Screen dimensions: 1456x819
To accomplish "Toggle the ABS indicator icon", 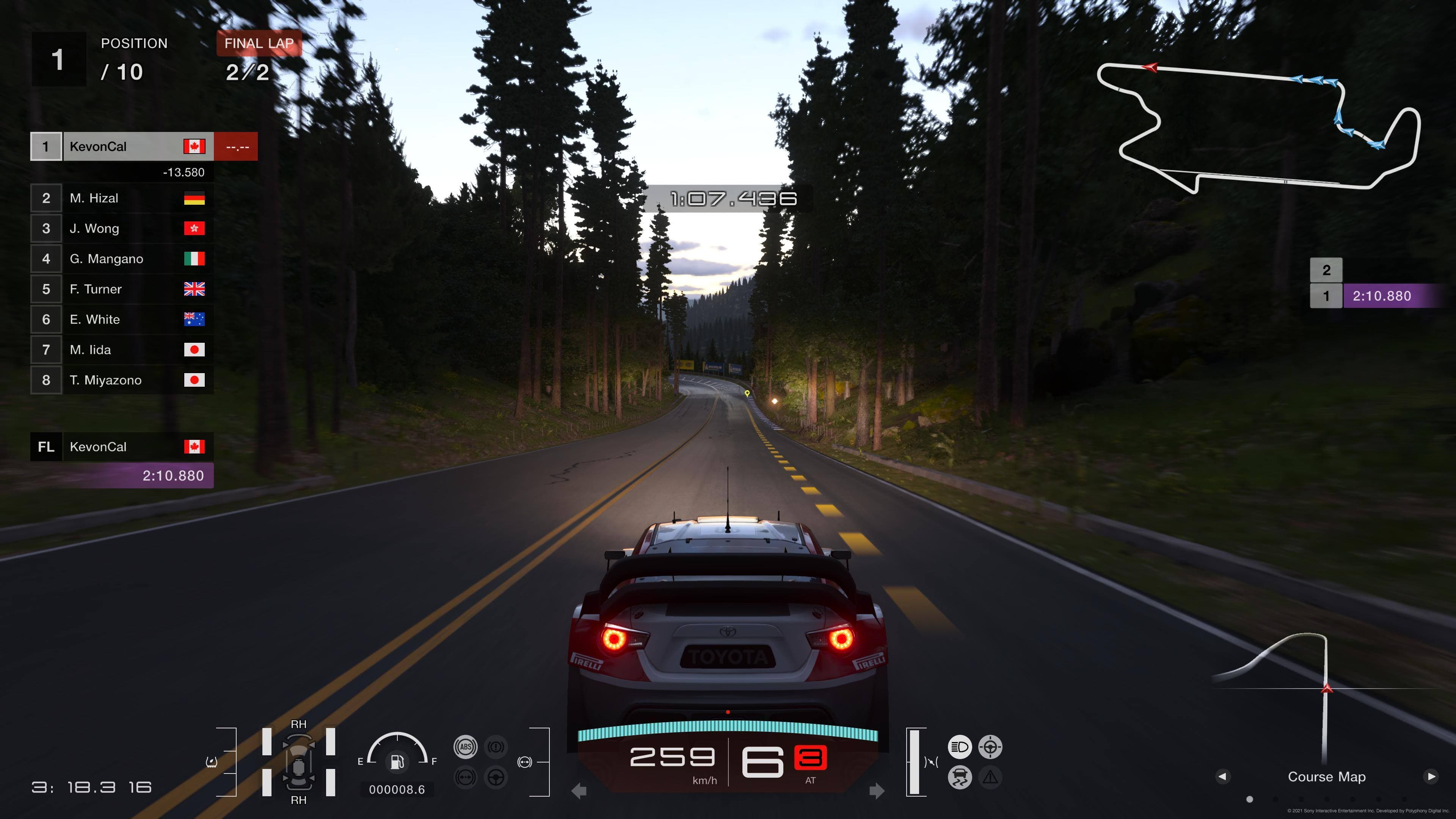I will [x=465, y=747].
